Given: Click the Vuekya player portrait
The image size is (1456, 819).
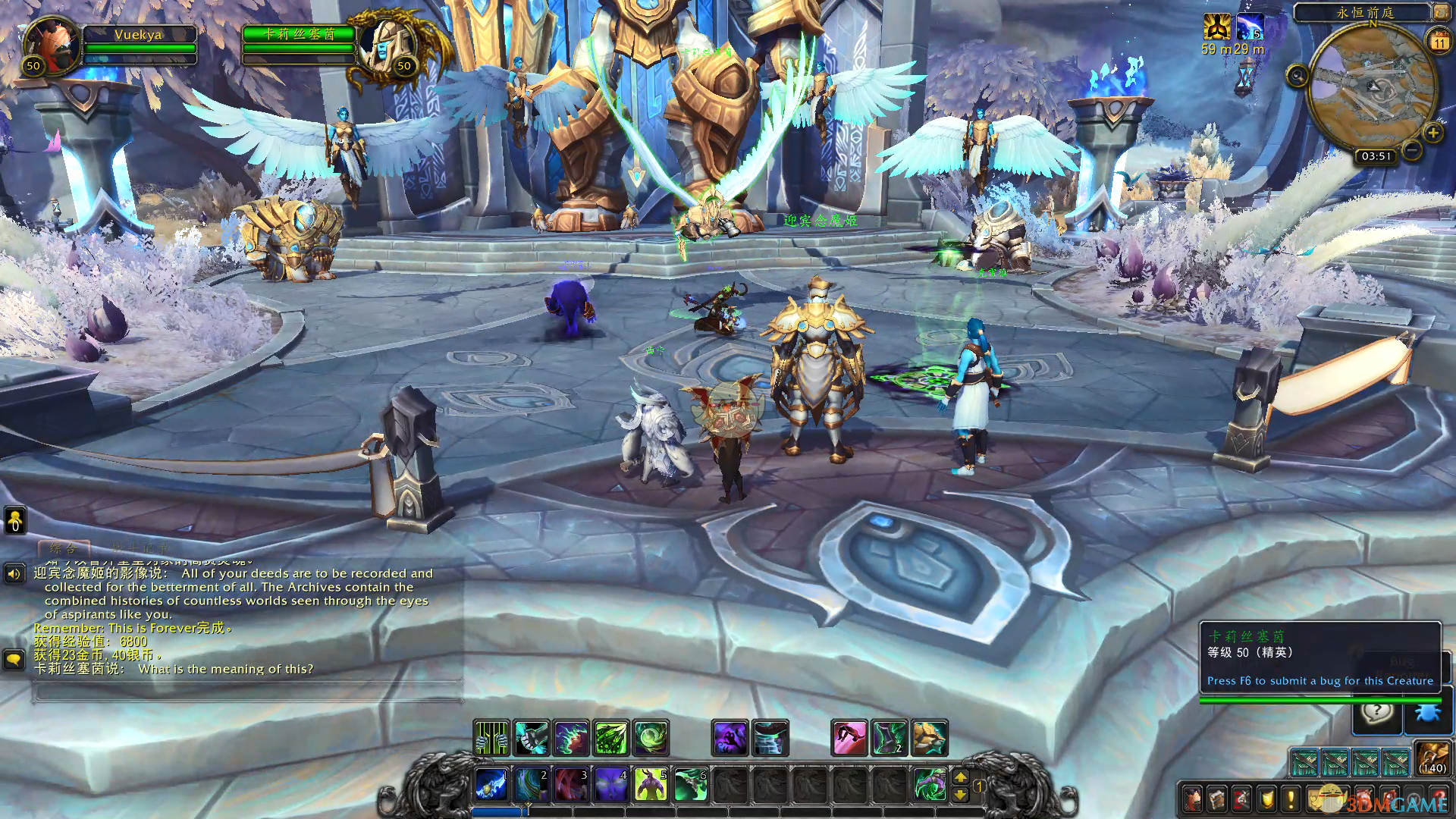Looking at the screenshot, I should [52, 43].
